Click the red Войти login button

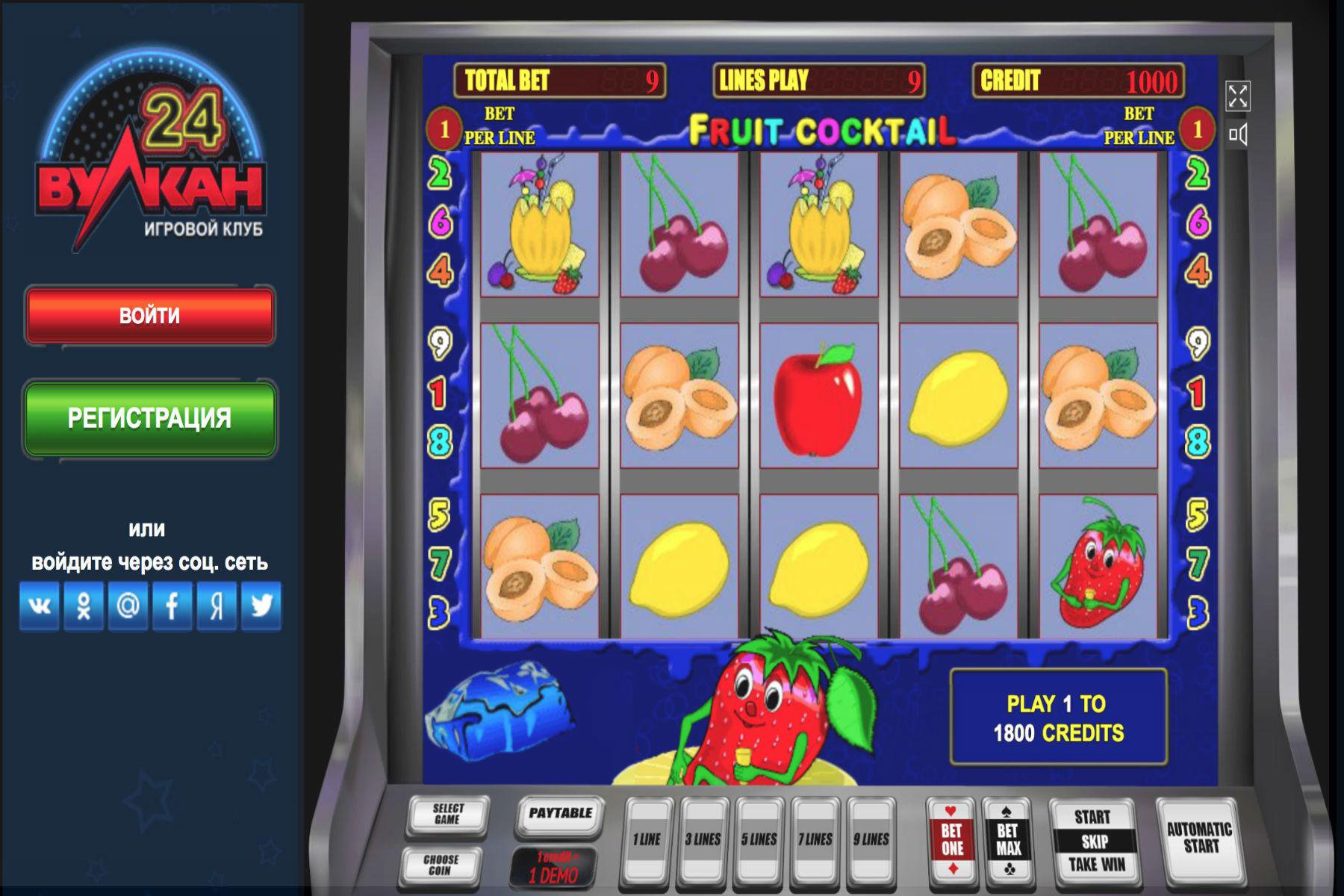pyautogui.click(x=149, y=316)
